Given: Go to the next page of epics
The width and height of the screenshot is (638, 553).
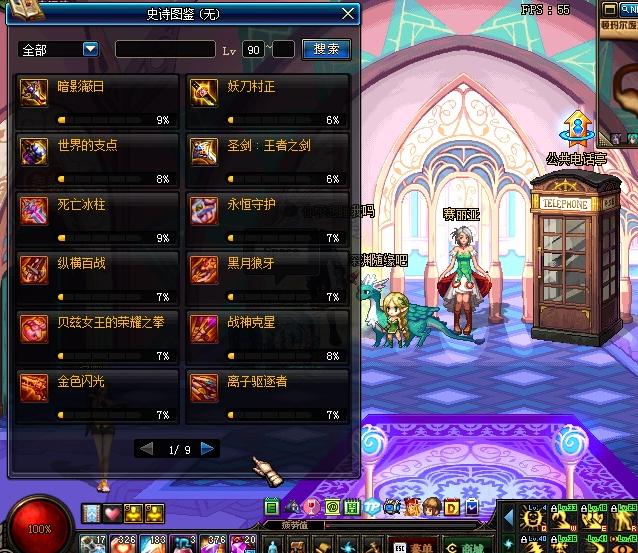Looking at the screenshot, I should pos(208,449).
